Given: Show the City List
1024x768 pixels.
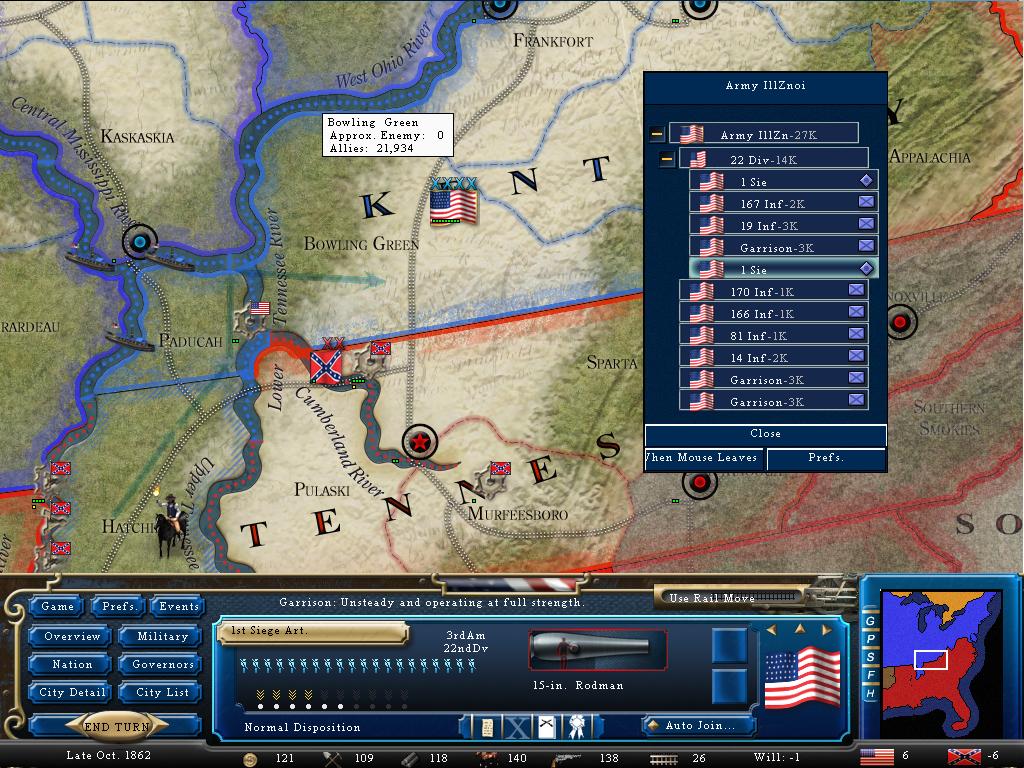Looking at the screenshot, I should [162, 692].
